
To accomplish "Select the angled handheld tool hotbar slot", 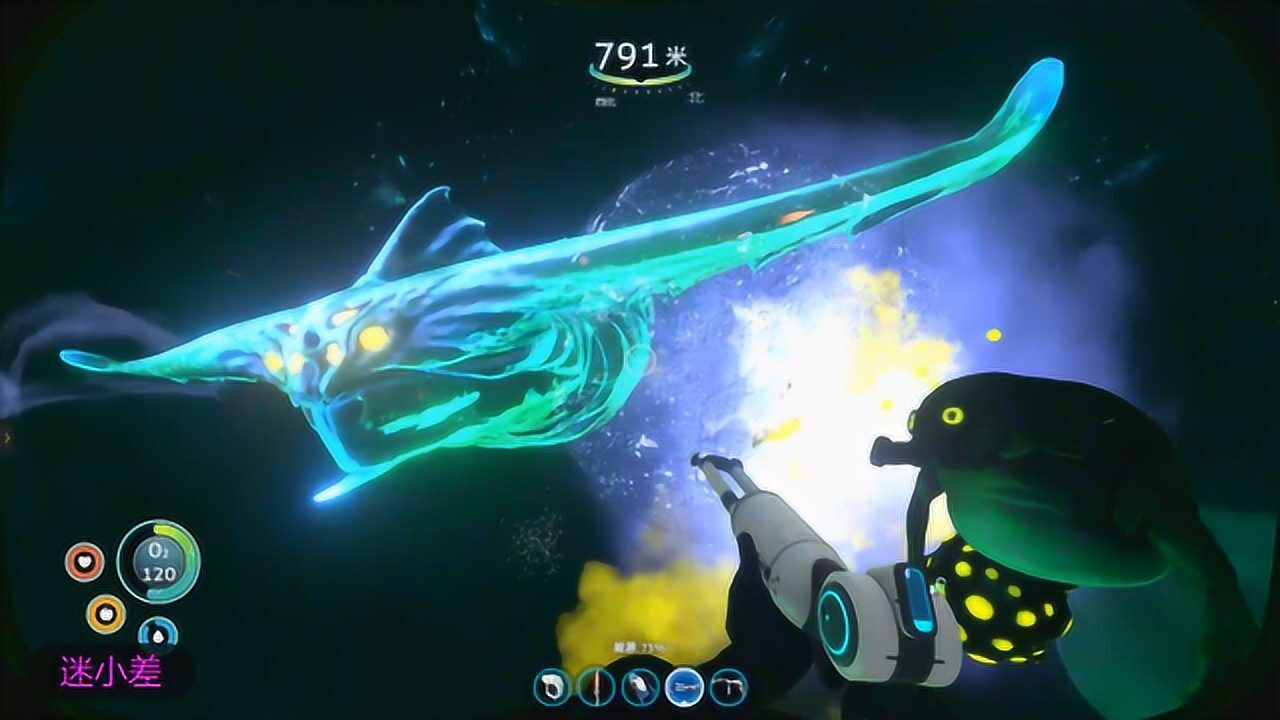I will point(639,687).
